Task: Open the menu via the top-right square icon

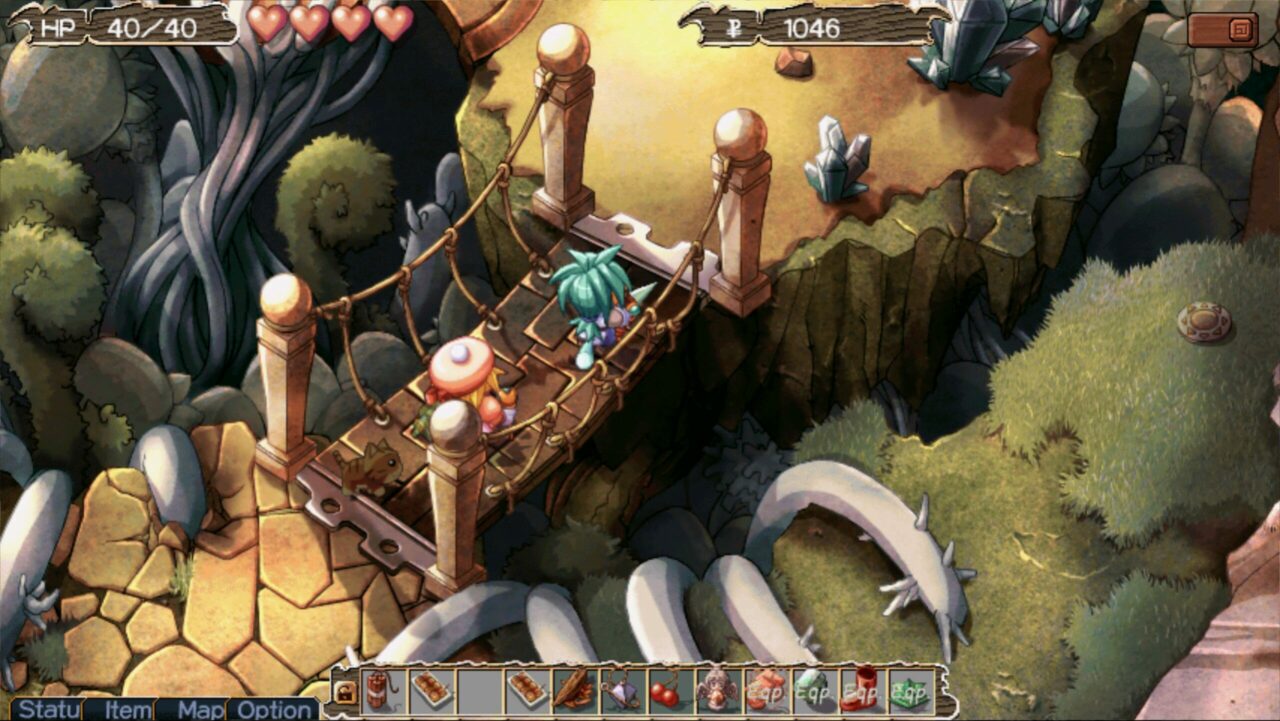Action: point(1240,32)
